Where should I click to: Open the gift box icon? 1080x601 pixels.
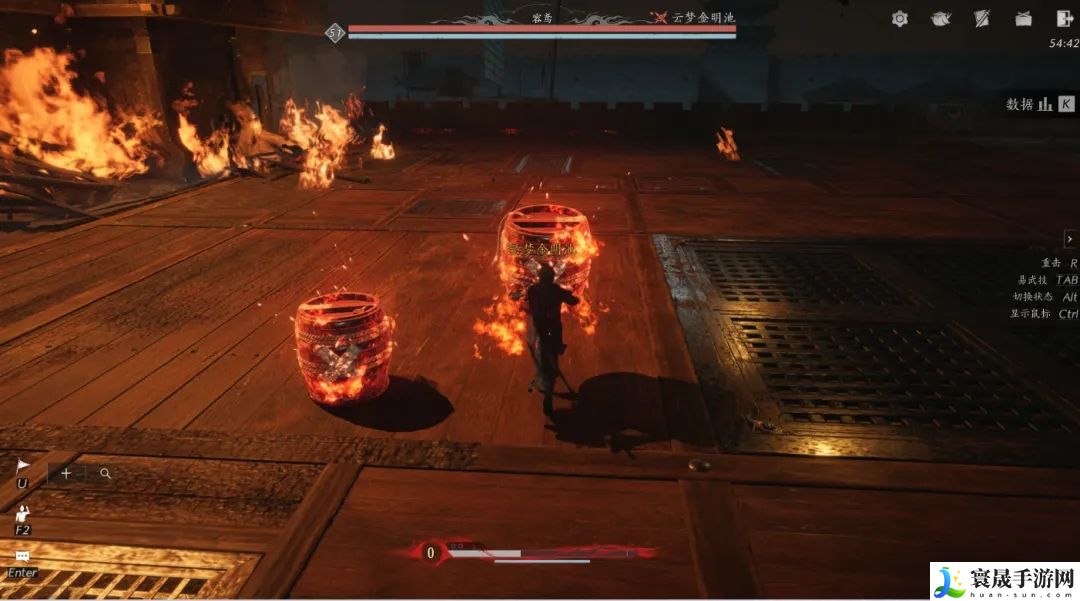point(1023,19)
